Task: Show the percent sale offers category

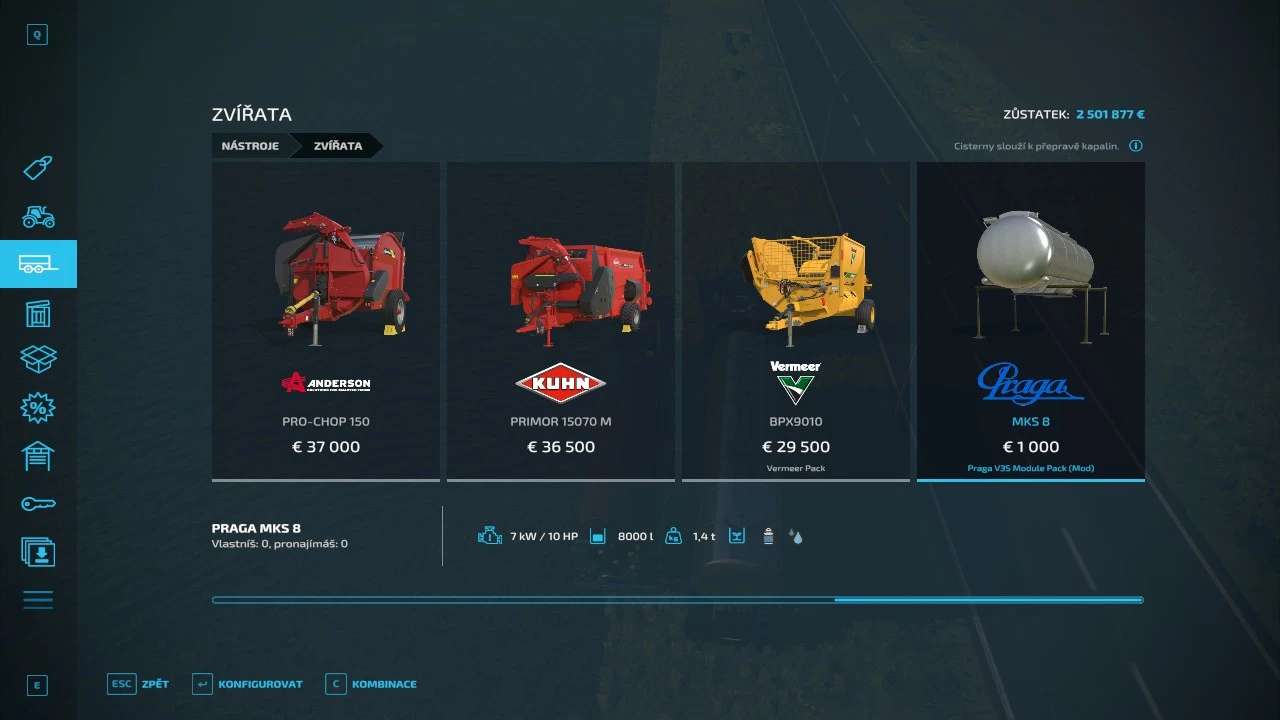Action: click(38, 408)
